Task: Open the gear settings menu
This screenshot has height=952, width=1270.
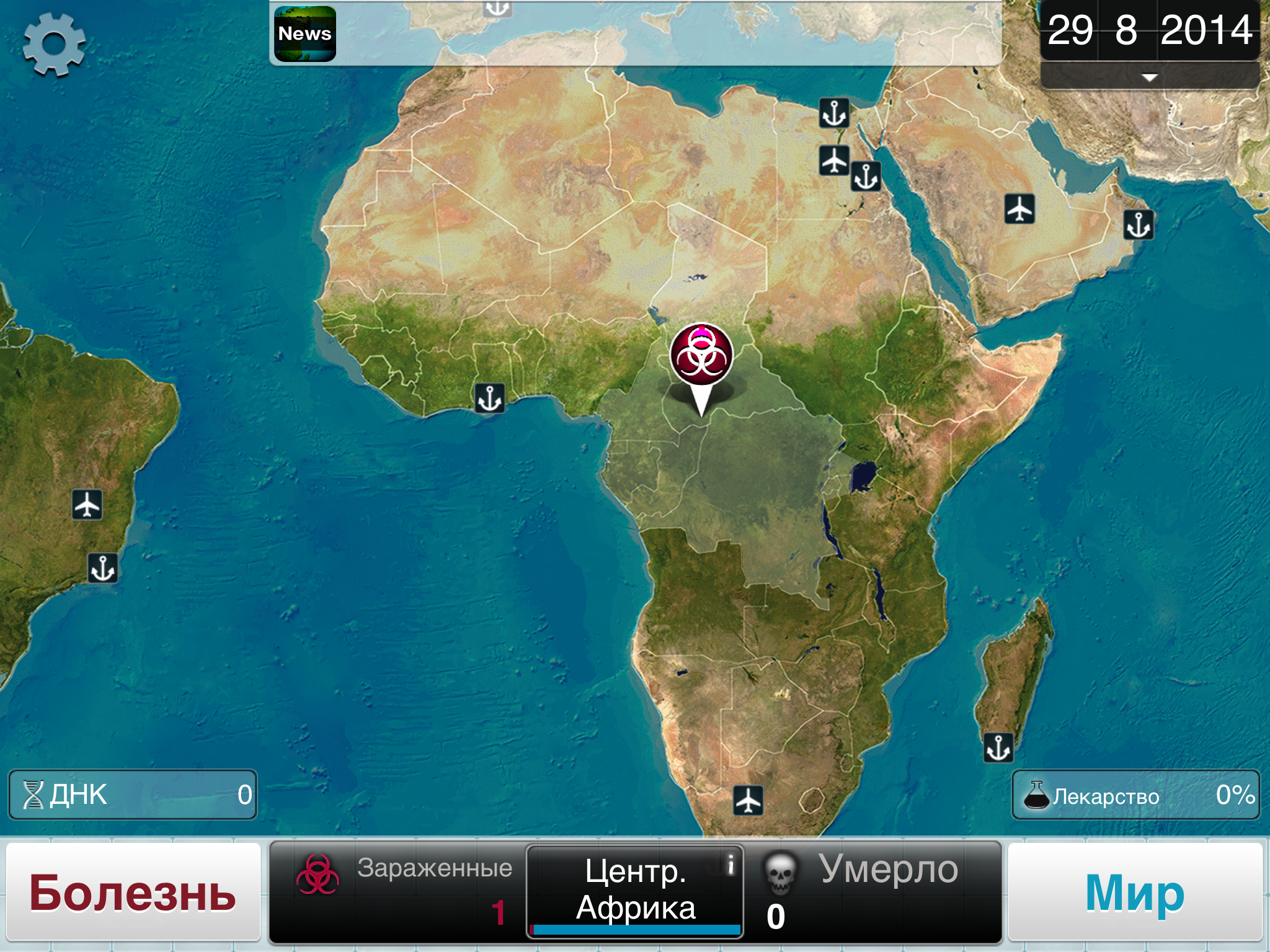Action: tap(54, 45)
